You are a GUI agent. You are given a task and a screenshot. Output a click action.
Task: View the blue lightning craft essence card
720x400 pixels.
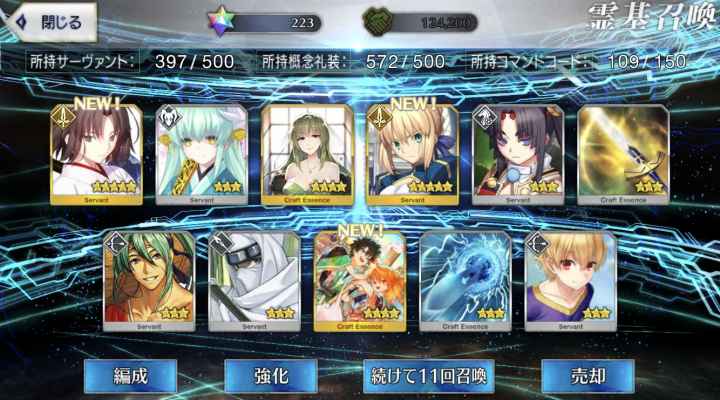click(x=465, y=280)
